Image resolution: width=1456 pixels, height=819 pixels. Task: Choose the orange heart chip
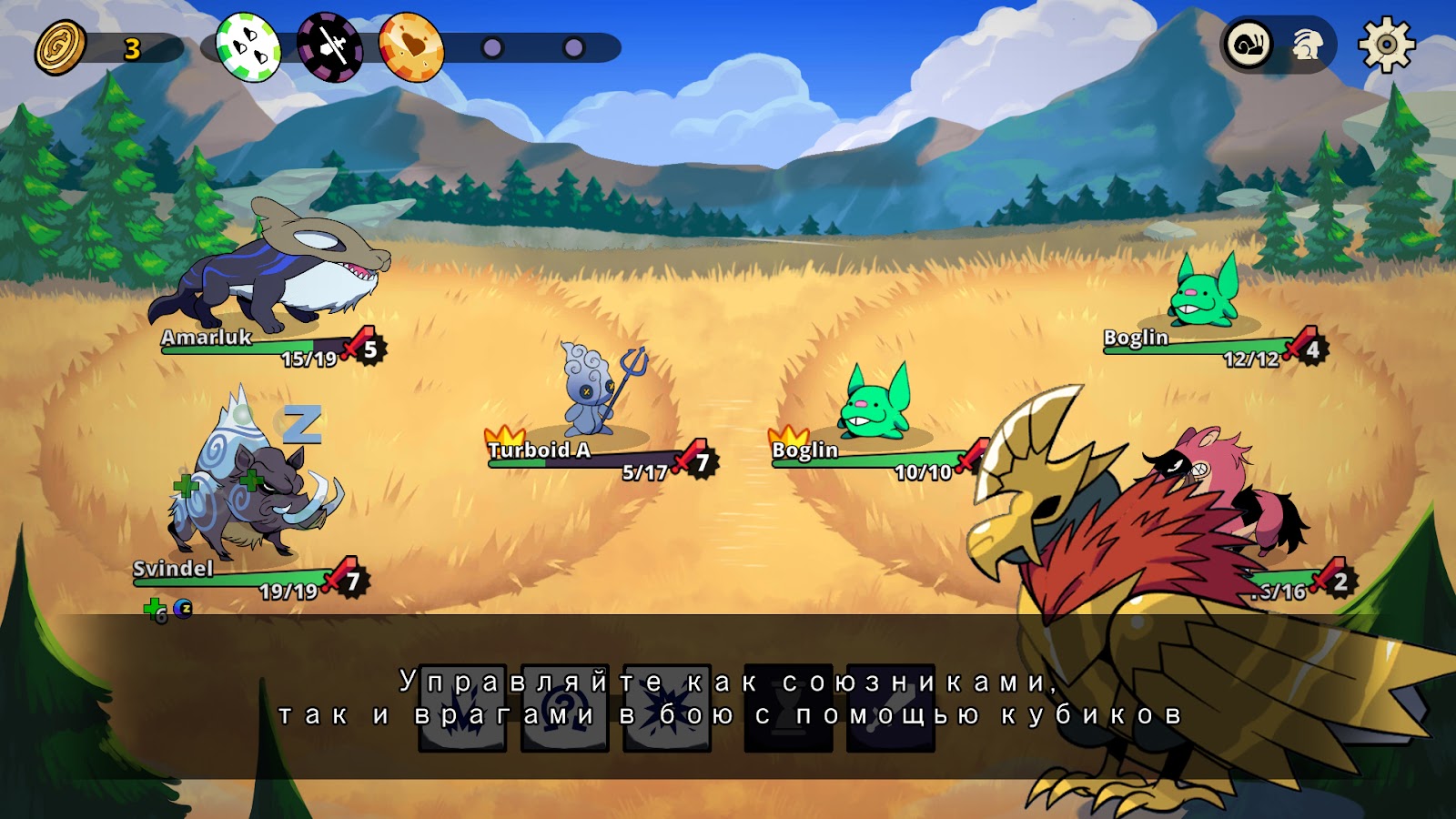410,46
